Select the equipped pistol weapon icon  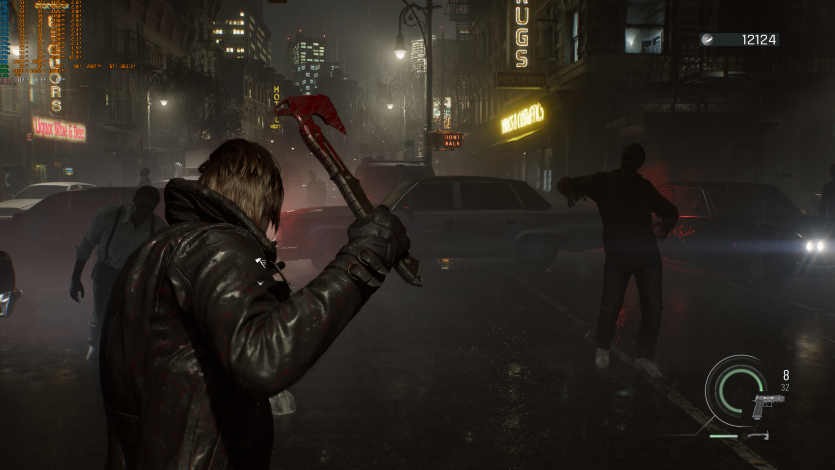point(766,404)
